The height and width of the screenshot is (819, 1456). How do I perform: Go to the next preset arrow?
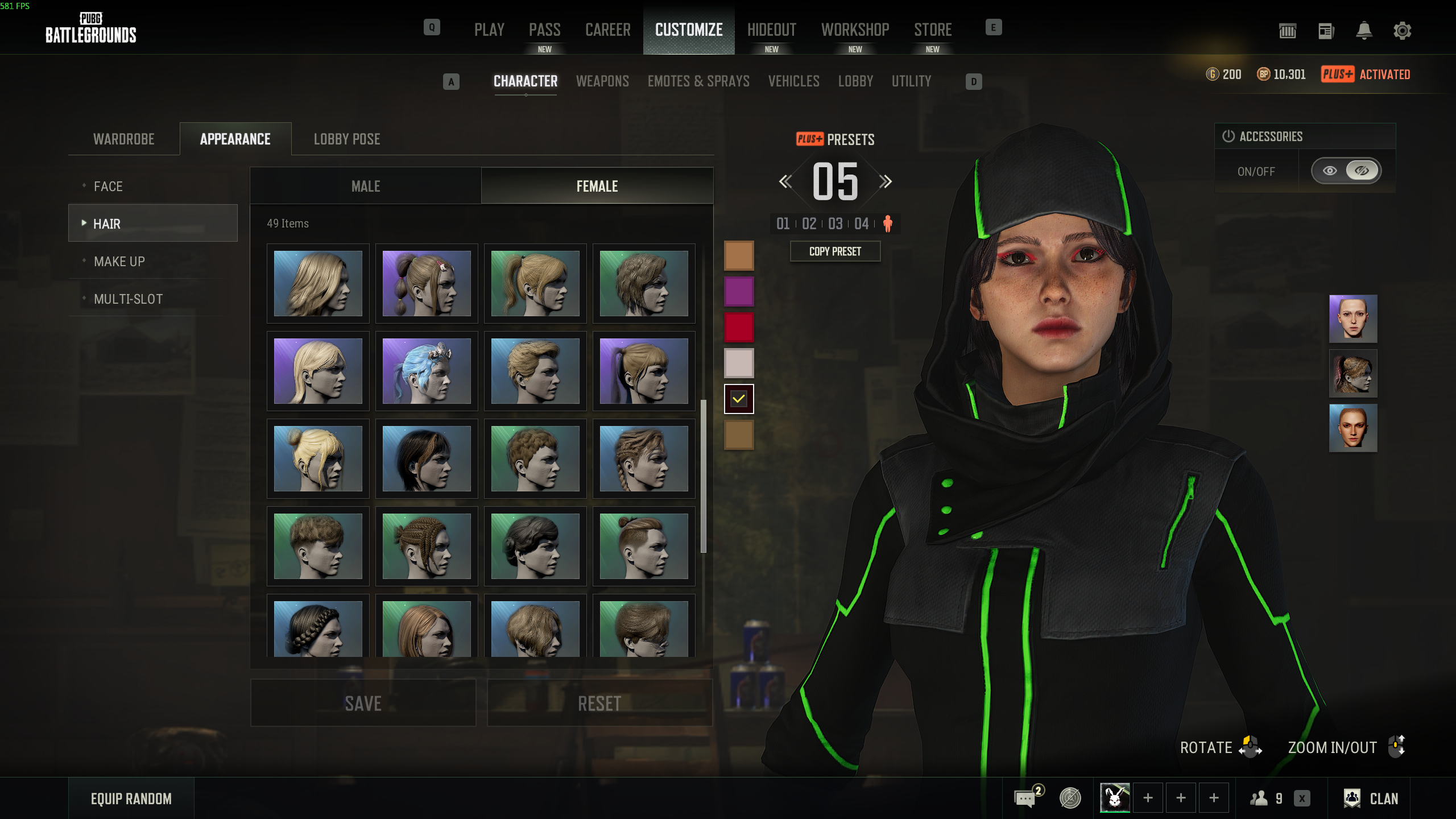tap(885, 182)
